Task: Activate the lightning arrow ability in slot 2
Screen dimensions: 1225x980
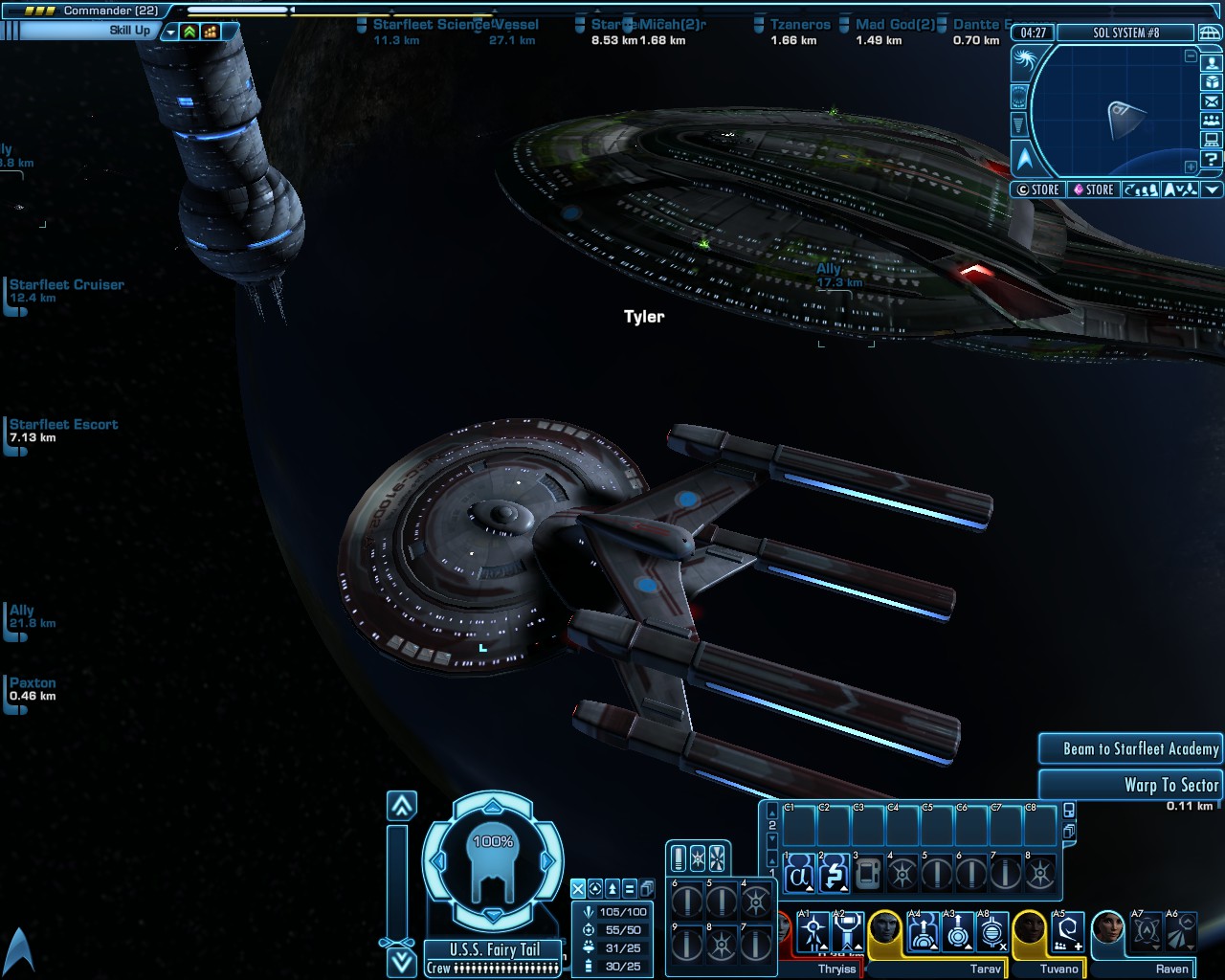Action: pyautogui.click(x=834, y=874)
